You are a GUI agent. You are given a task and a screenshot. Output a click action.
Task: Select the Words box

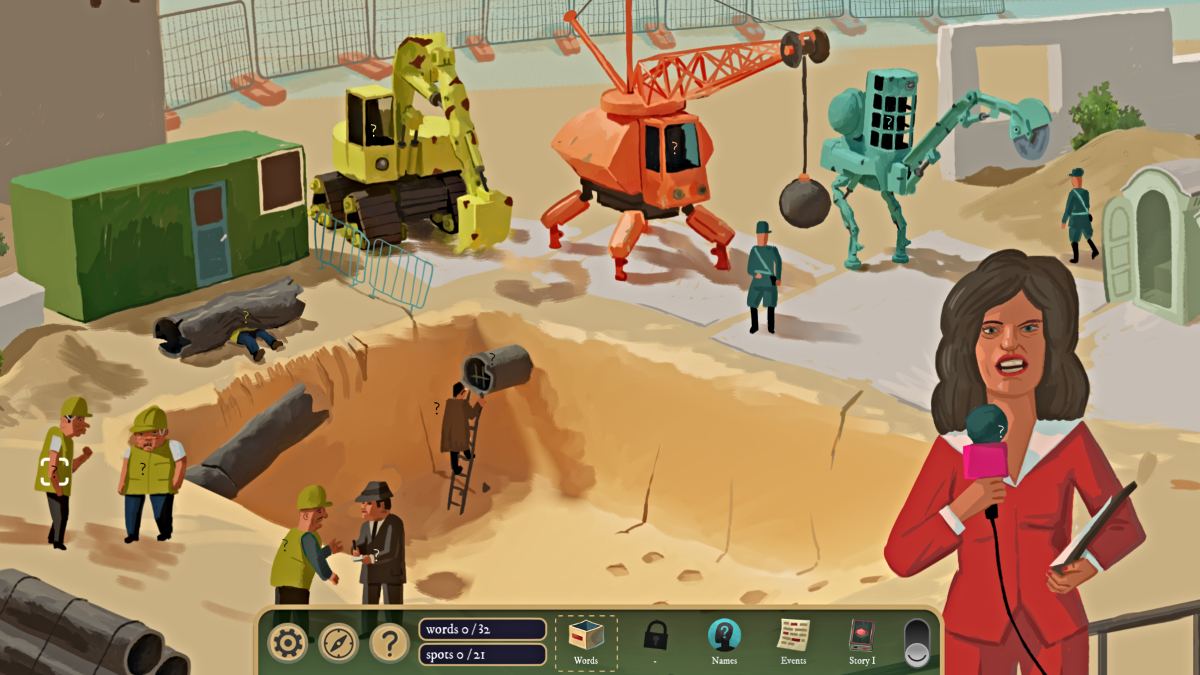click(586, 641)
